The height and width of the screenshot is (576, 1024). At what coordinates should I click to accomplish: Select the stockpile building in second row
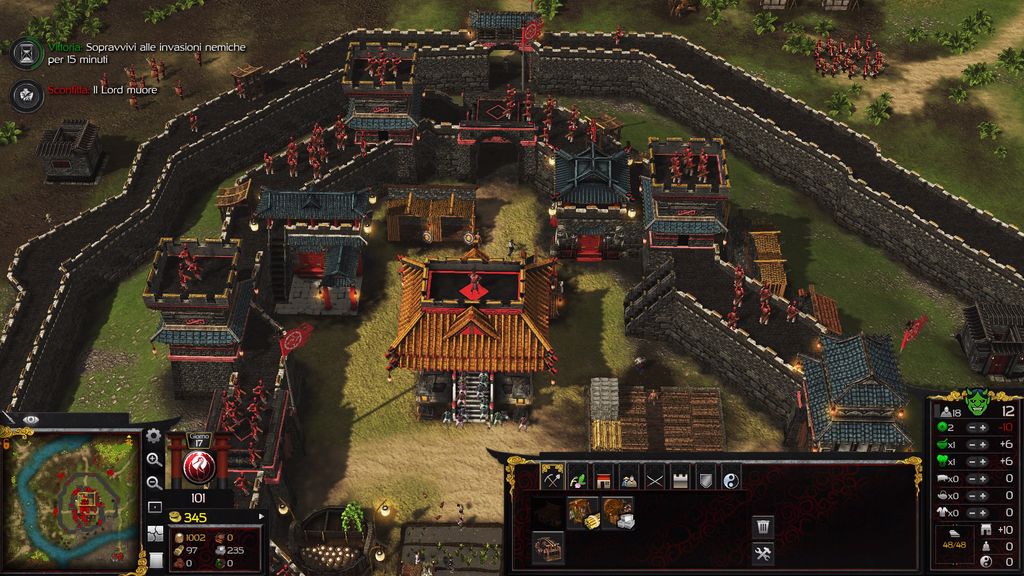tap(547, 546)
